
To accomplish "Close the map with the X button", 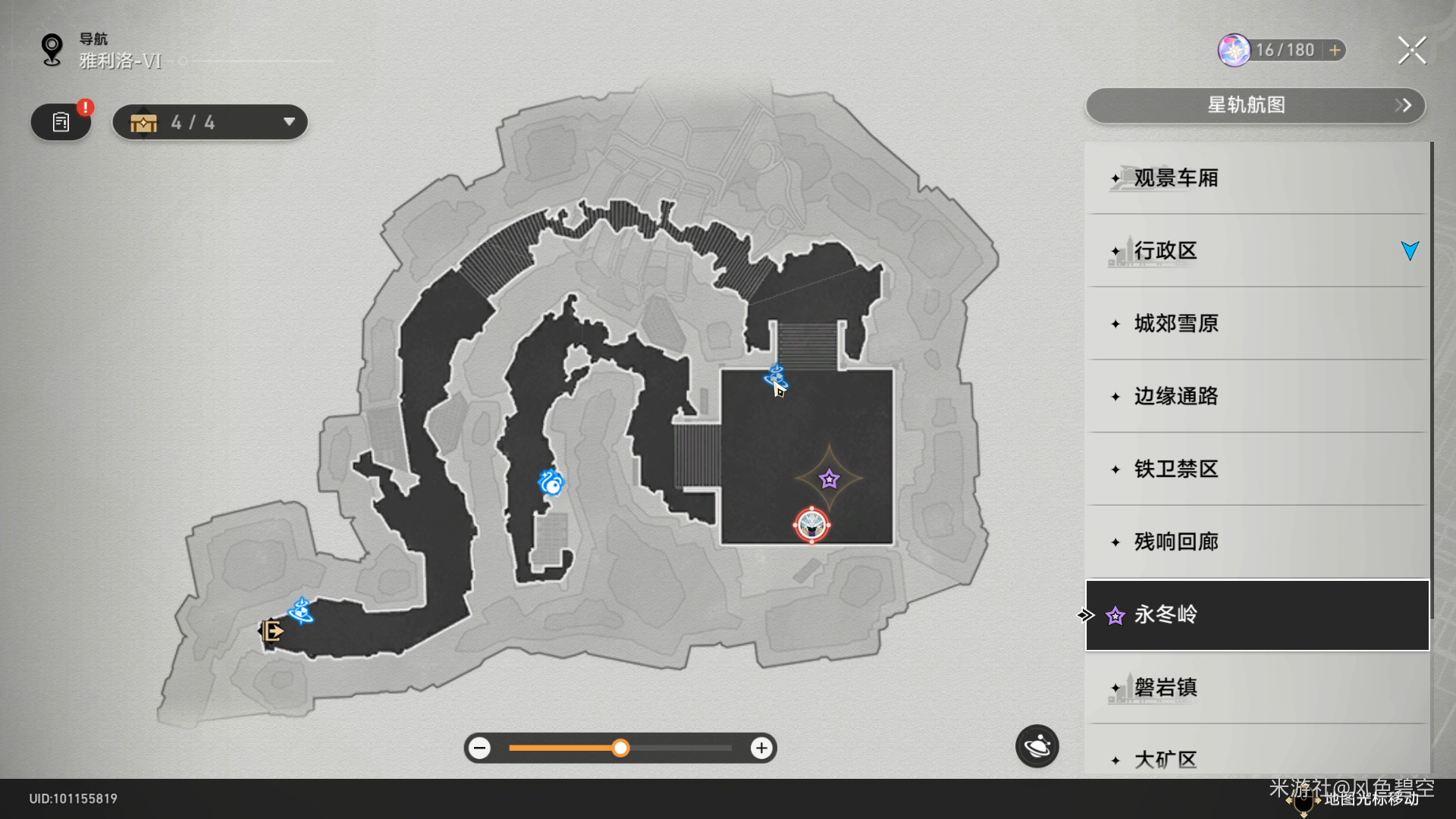I will point(1411,51).
